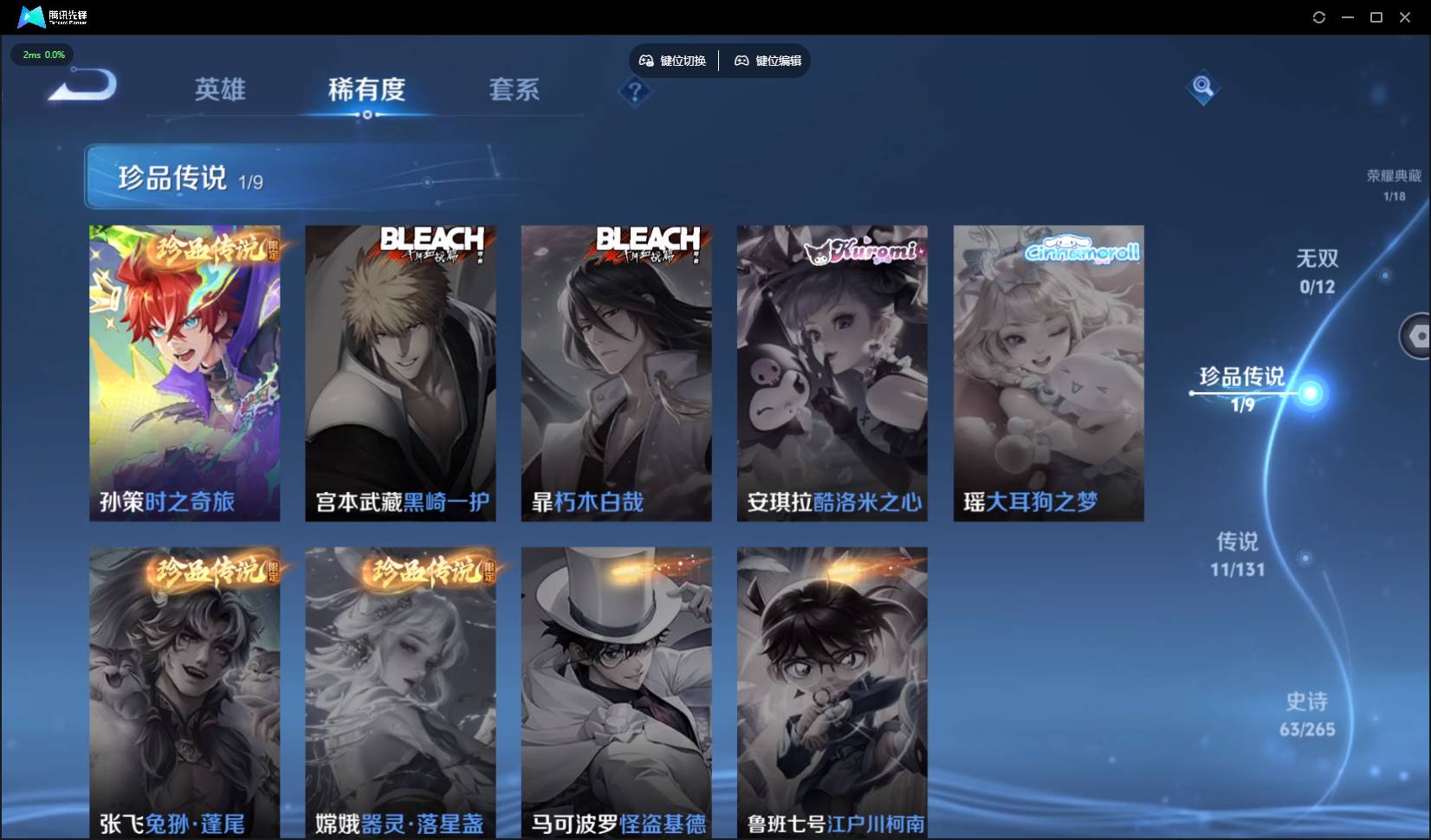Switch to the 套系 tab

click(513, 90)
